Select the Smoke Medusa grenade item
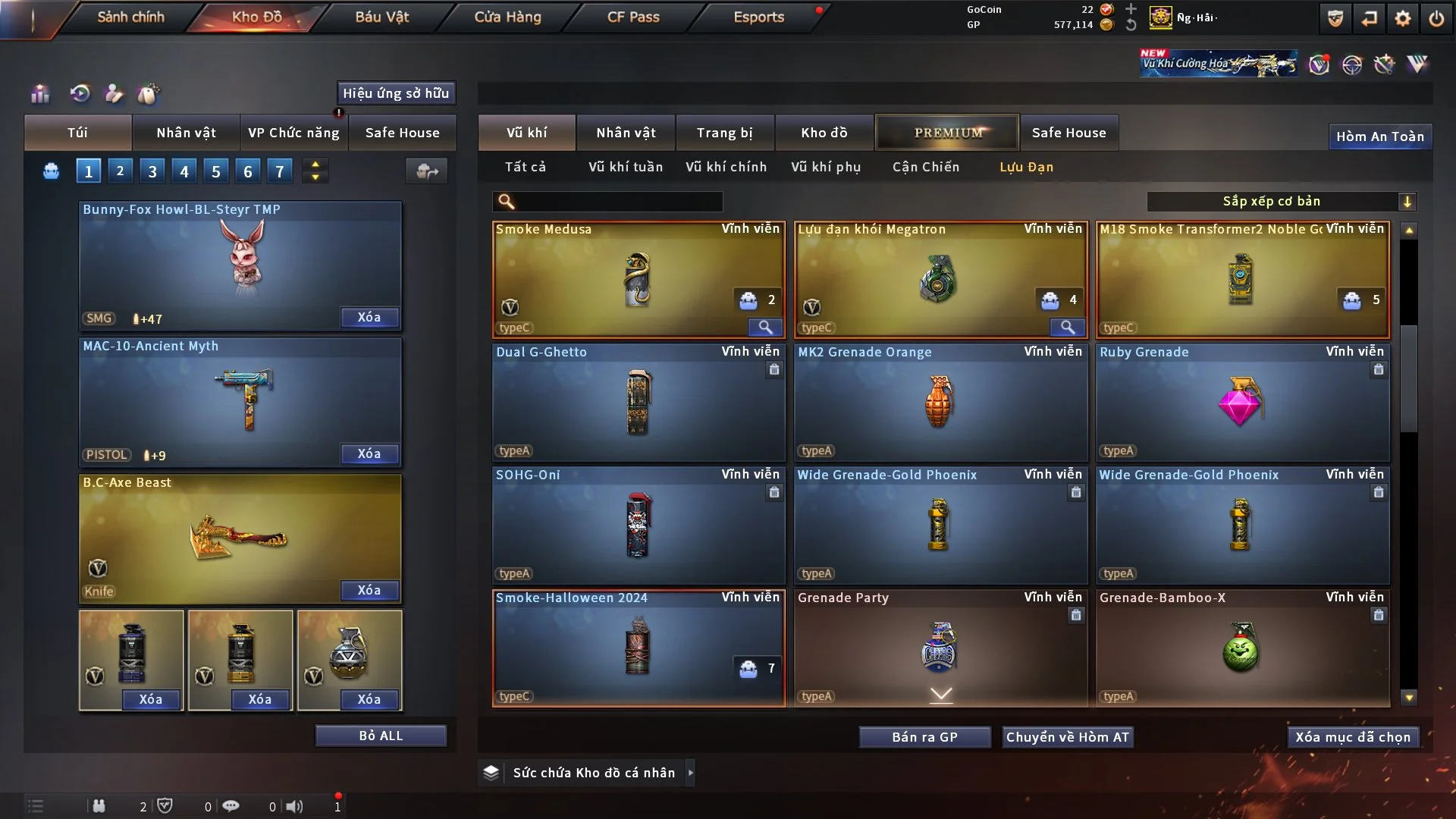This screenshot has width=1456, height=819. [x=638, y=279]
